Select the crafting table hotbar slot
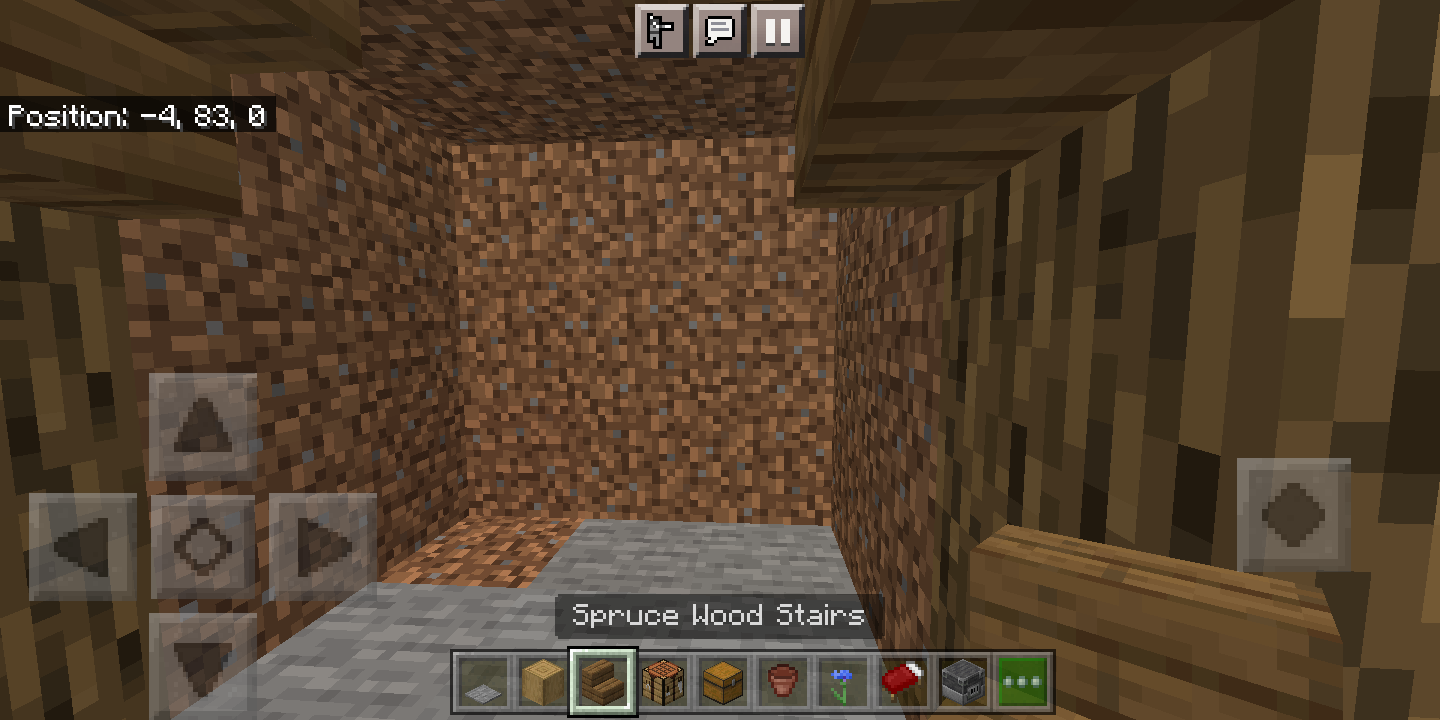 (663, 681)
